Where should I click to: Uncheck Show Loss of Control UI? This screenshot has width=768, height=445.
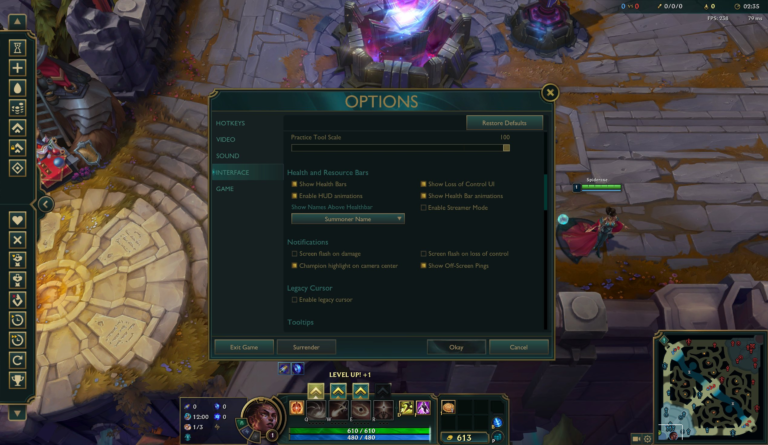pyautogui.click(x=423, y=185)
